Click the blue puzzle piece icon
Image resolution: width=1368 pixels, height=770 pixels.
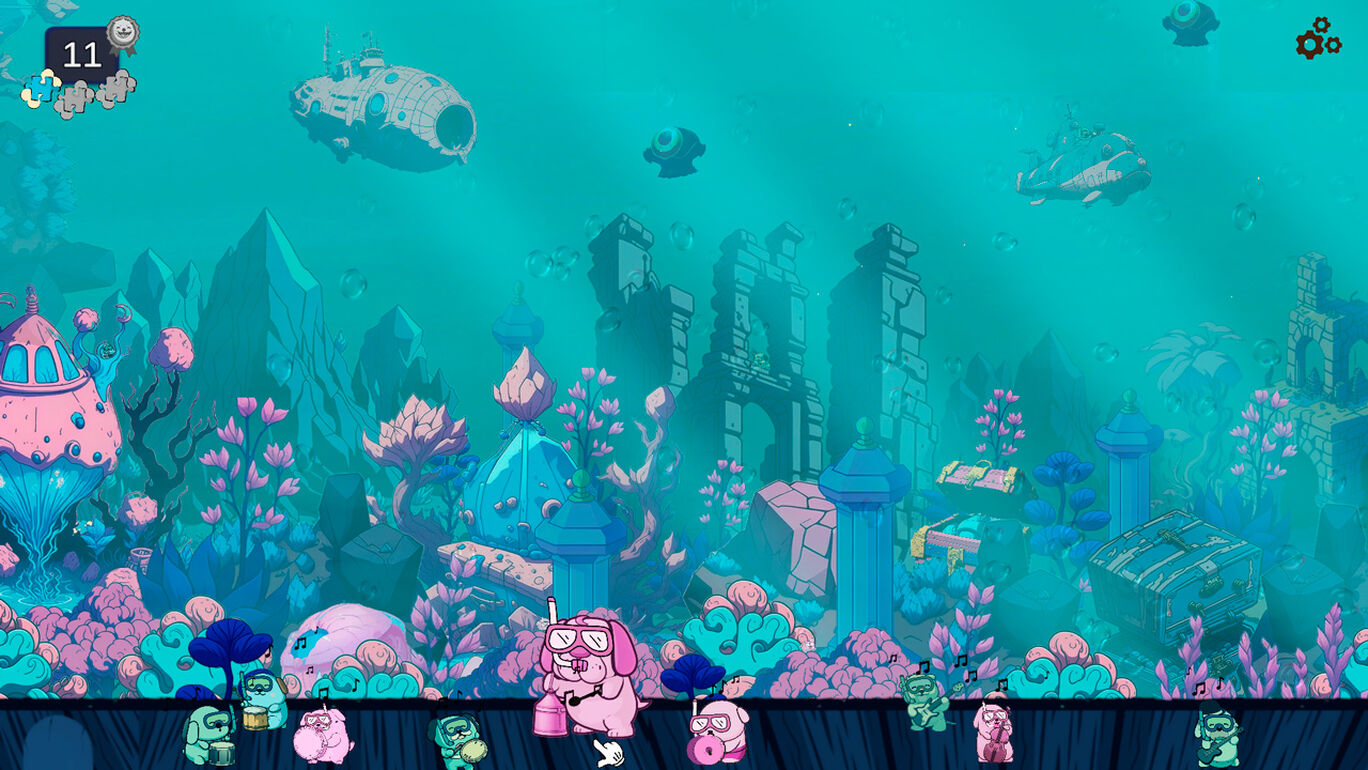41,89
